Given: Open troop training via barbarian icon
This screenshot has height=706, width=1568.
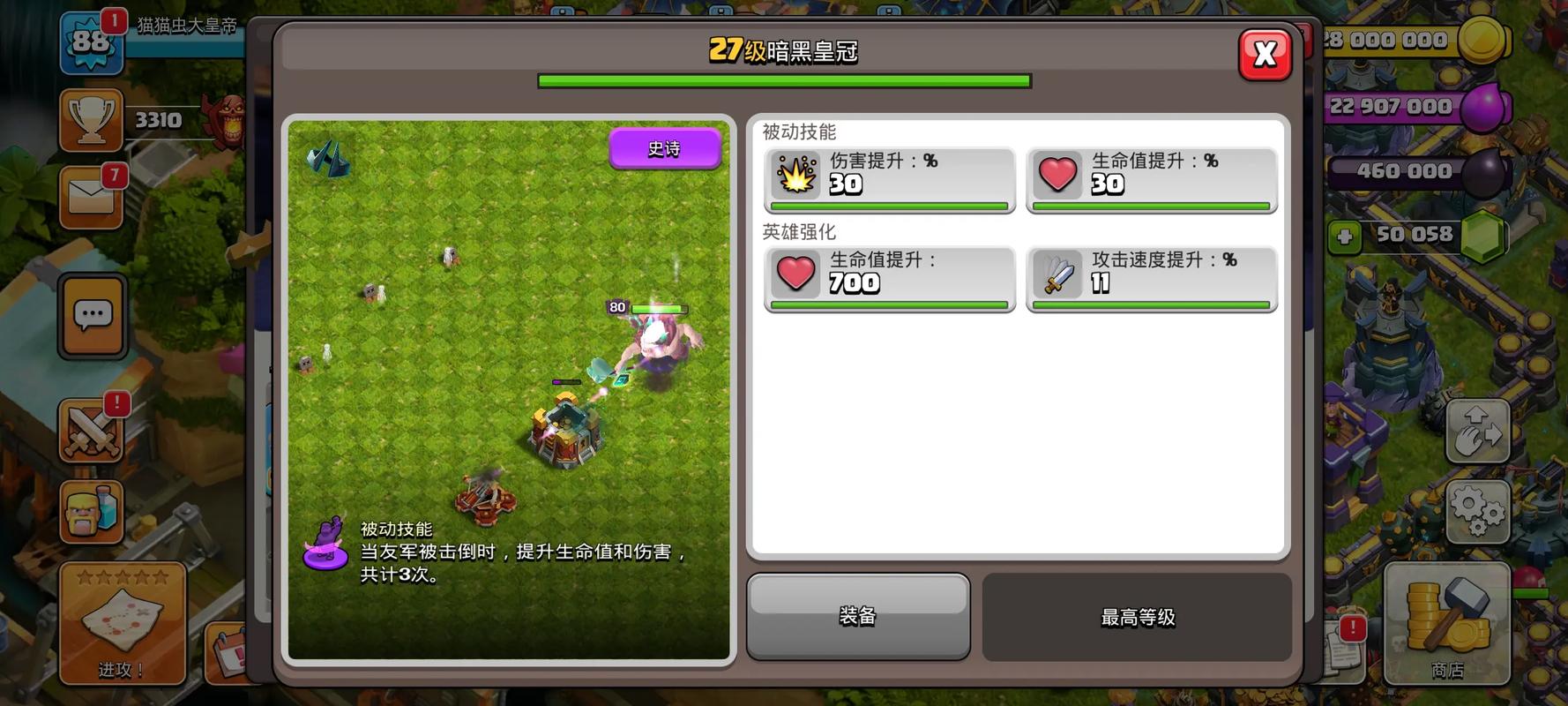Looking at the screenshot, I should click(92, 512).
